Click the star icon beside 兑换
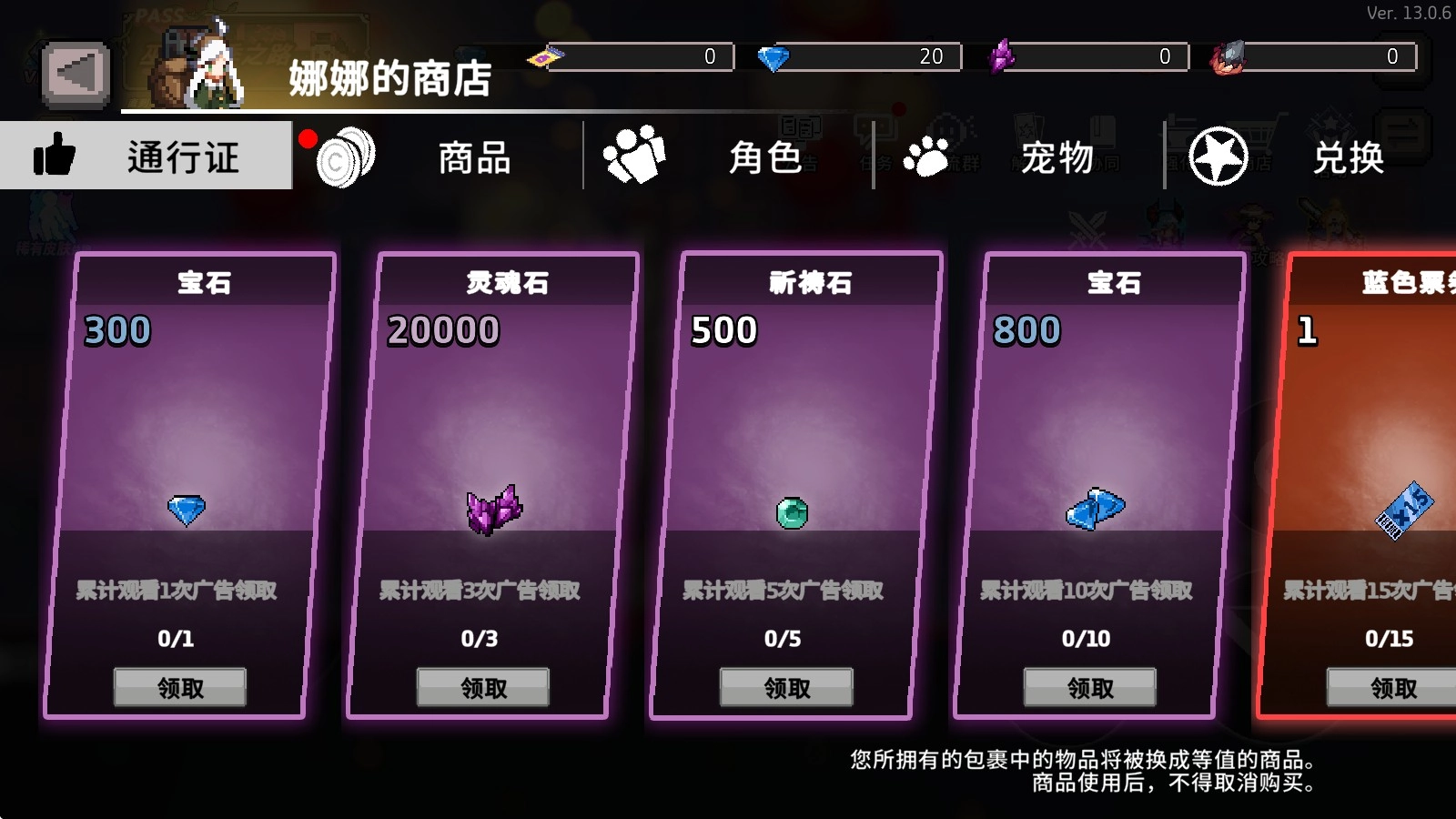This screenshot has height=819, width=1456. coord(1219,157)
